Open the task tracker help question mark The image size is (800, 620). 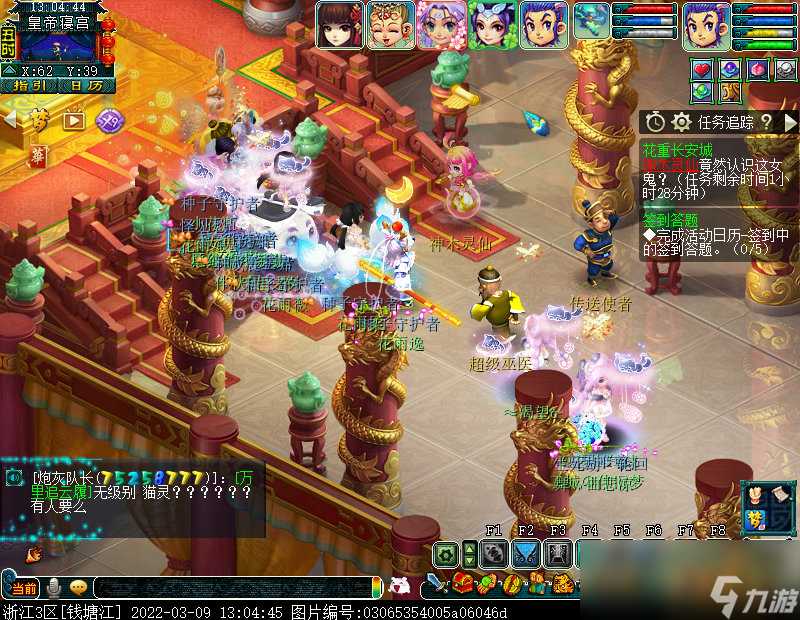tap(766, 122)
